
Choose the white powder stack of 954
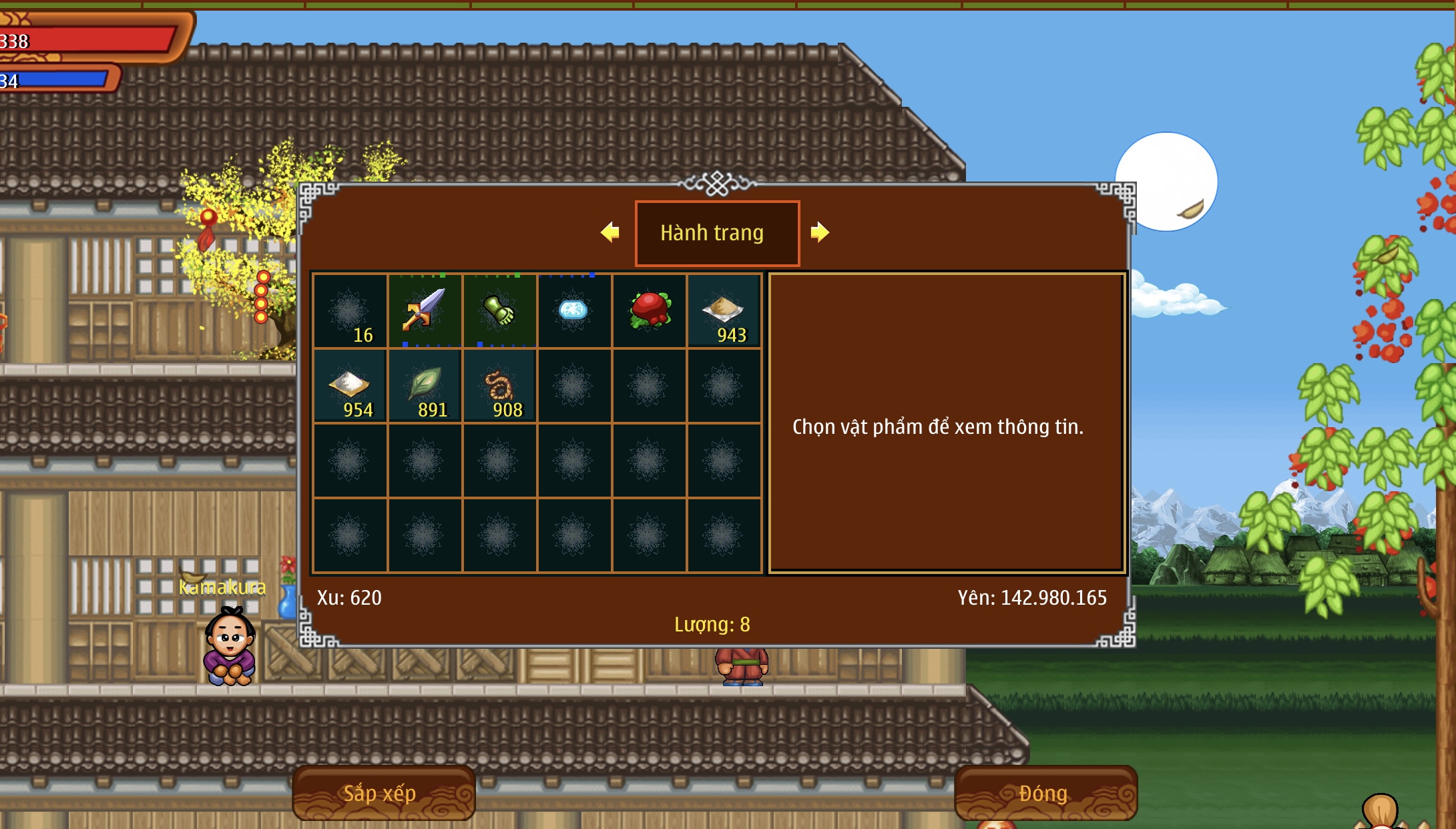coord(350,386)
